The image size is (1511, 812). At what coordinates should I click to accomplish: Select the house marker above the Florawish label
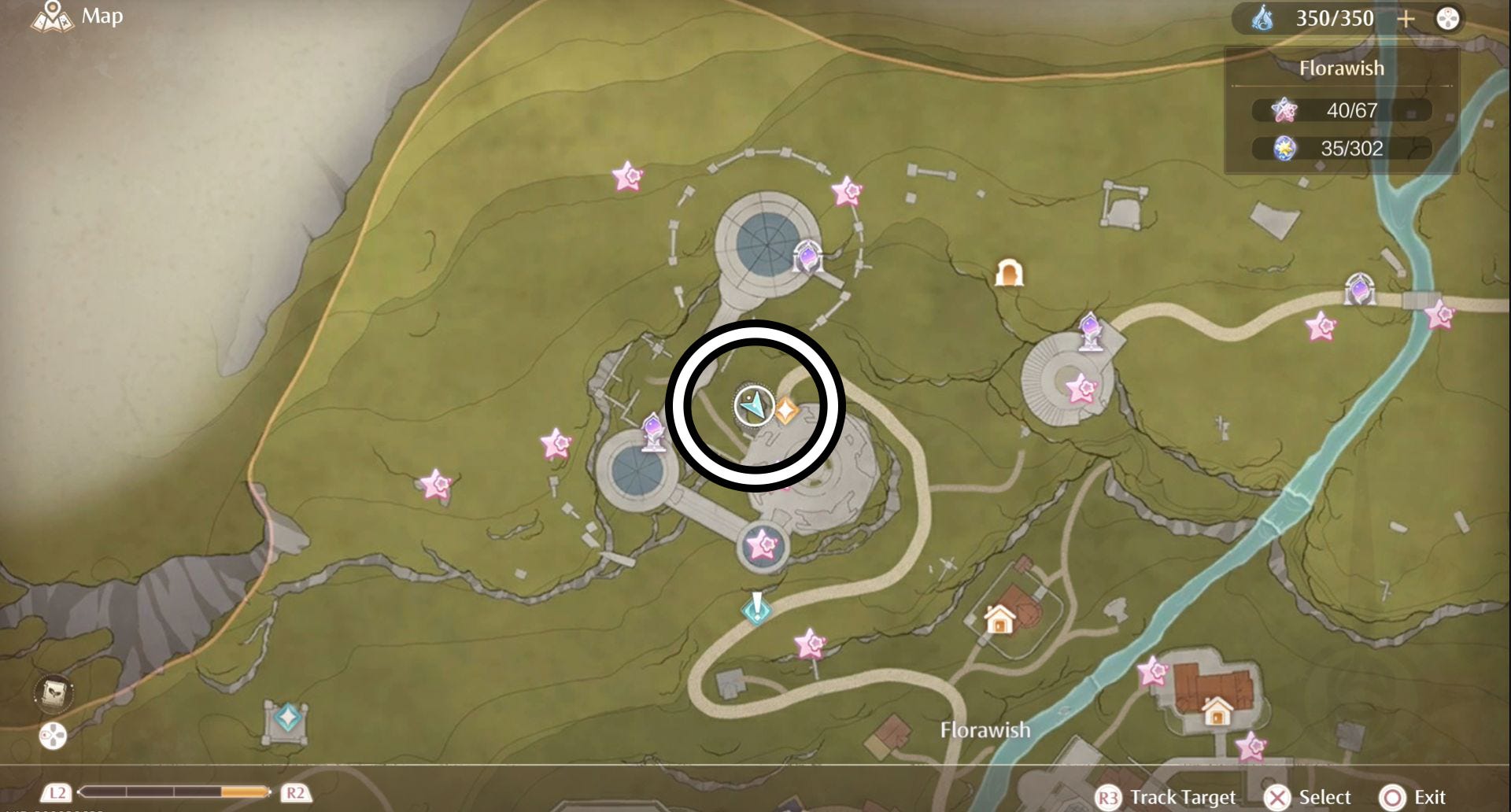[x=999, y=619]
